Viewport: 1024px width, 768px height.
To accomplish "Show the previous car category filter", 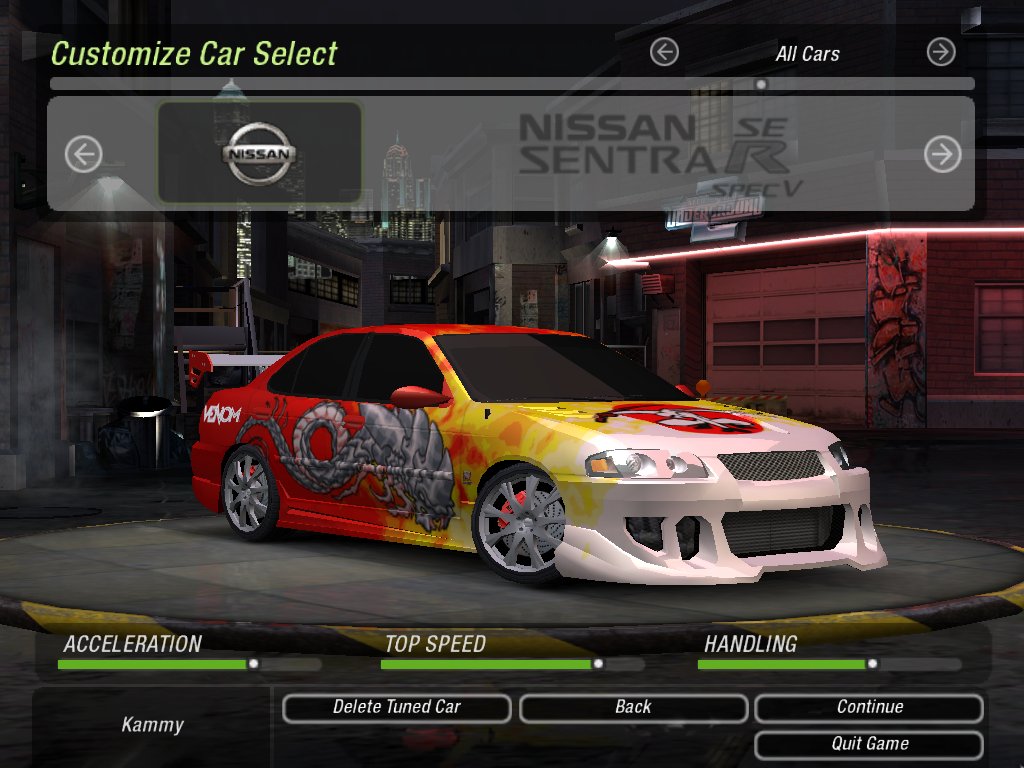I will 664,52.
